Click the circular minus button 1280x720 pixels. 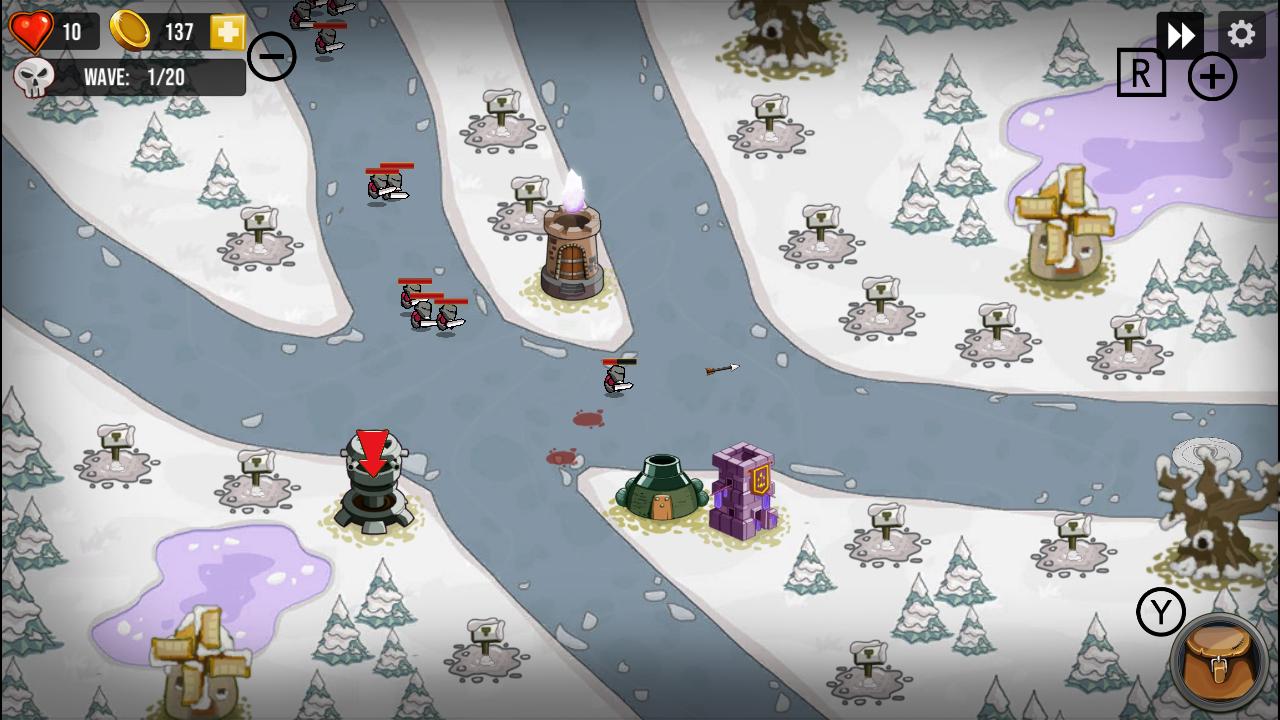[270, 56]
